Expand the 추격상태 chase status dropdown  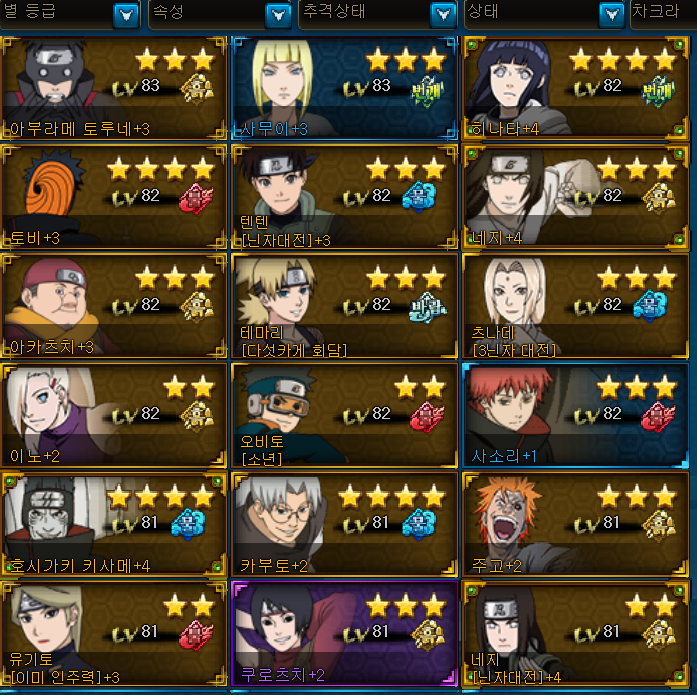[442, 15]
